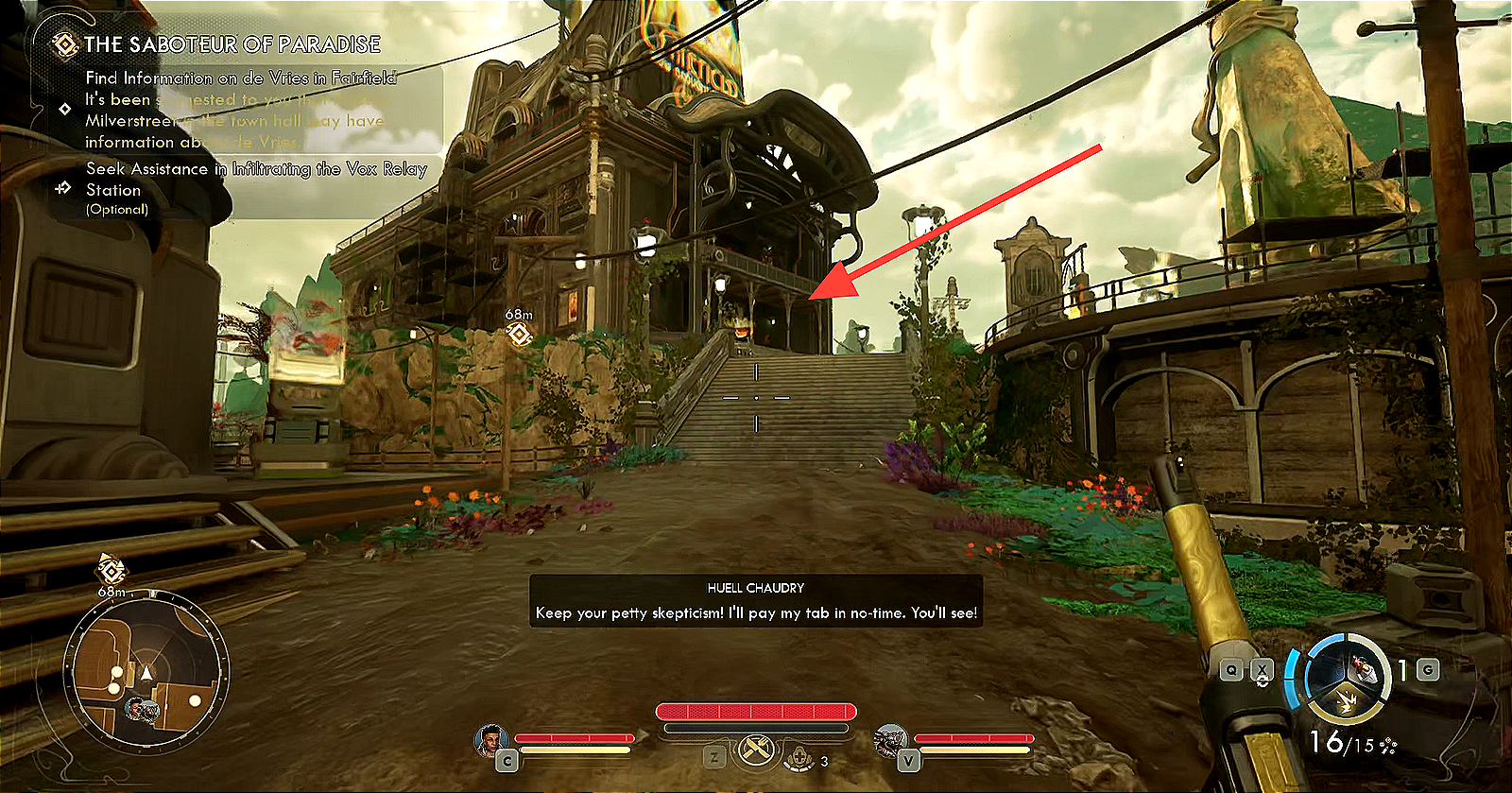Click the Find Information on de Vries objective
The width and height of the screenshot is (1512, 793).
point(241,78)
